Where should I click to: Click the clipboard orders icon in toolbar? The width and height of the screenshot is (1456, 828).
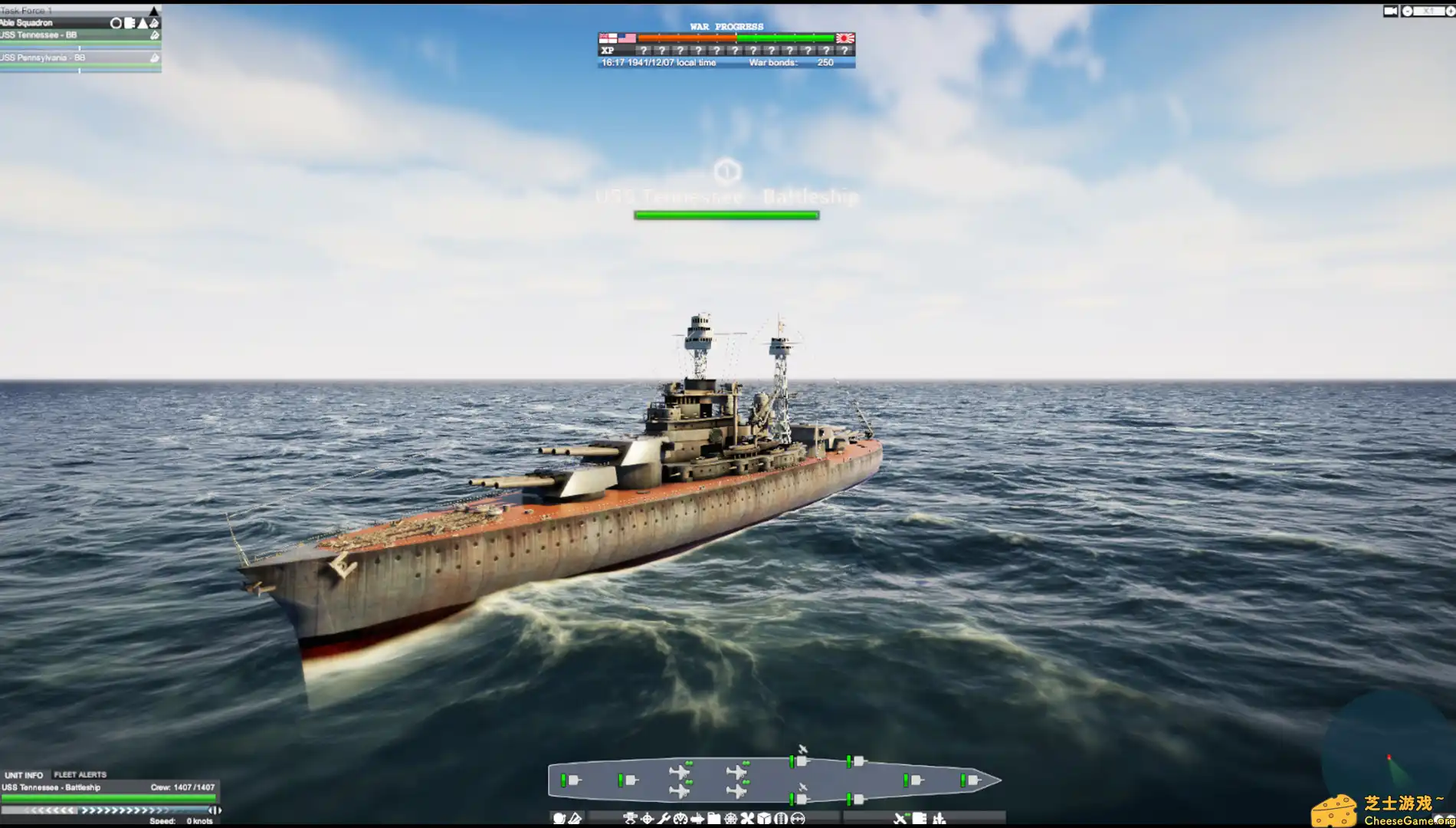[715, 819]
